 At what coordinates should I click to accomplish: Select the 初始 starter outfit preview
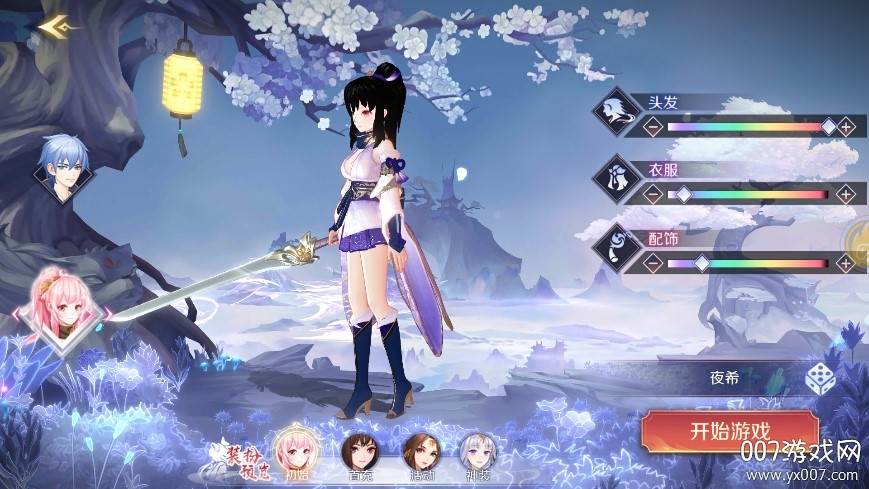tap(296, 450)
